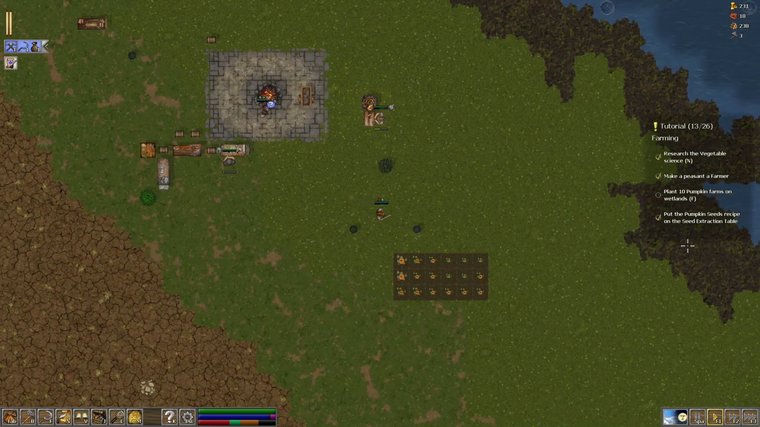
Task: Click the crossed tools icon in the blue bar
Action: coord(10,46)
